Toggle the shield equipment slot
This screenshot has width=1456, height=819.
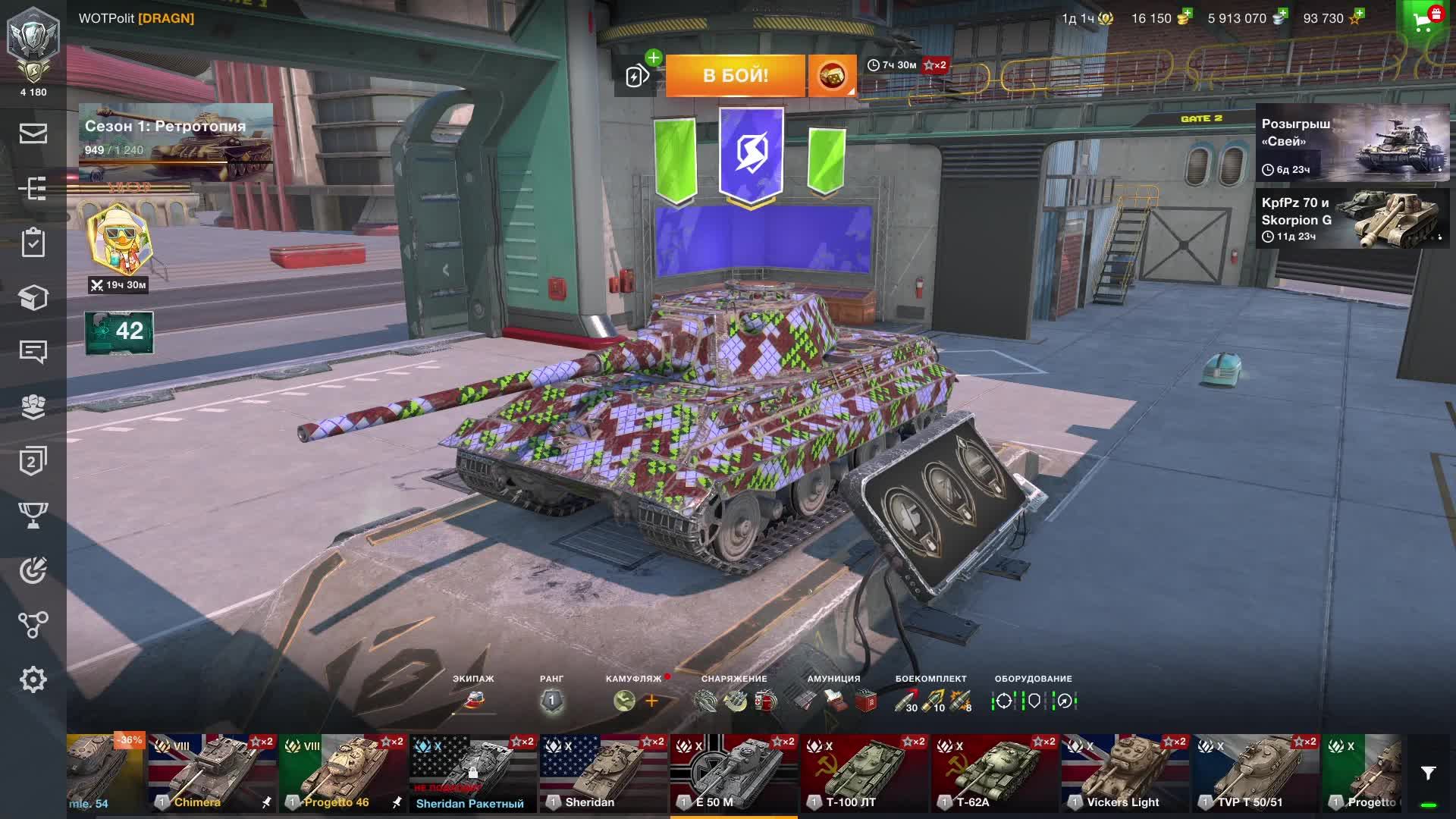(x=1036, y=701)
